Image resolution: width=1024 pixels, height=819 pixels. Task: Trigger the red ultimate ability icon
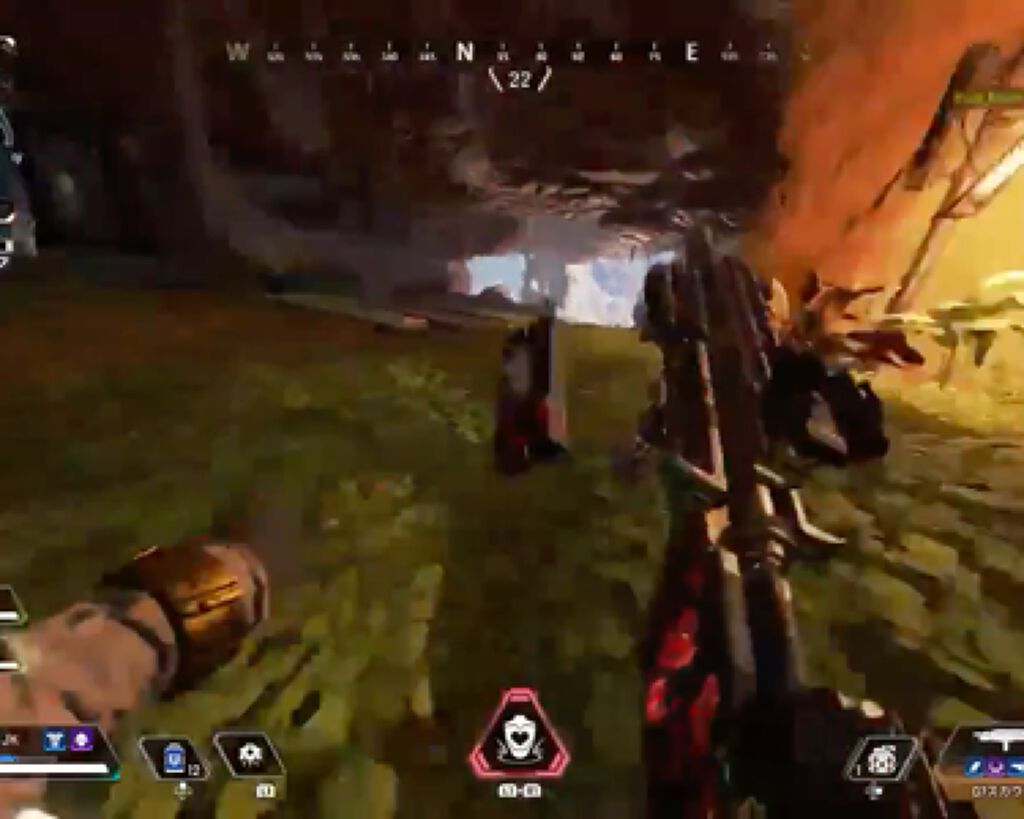[x=518, y=735]
